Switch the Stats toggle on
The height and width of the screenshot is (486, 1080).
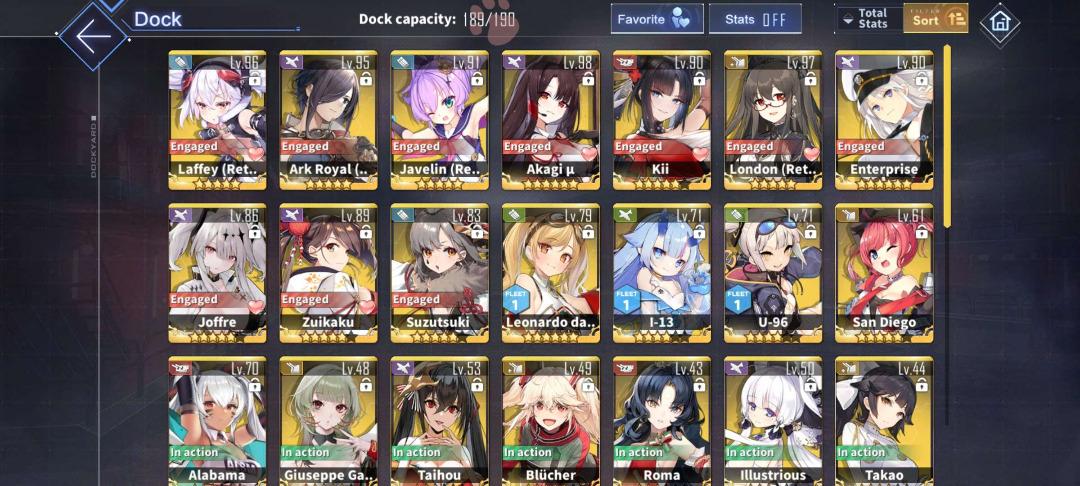click(755, 19)
